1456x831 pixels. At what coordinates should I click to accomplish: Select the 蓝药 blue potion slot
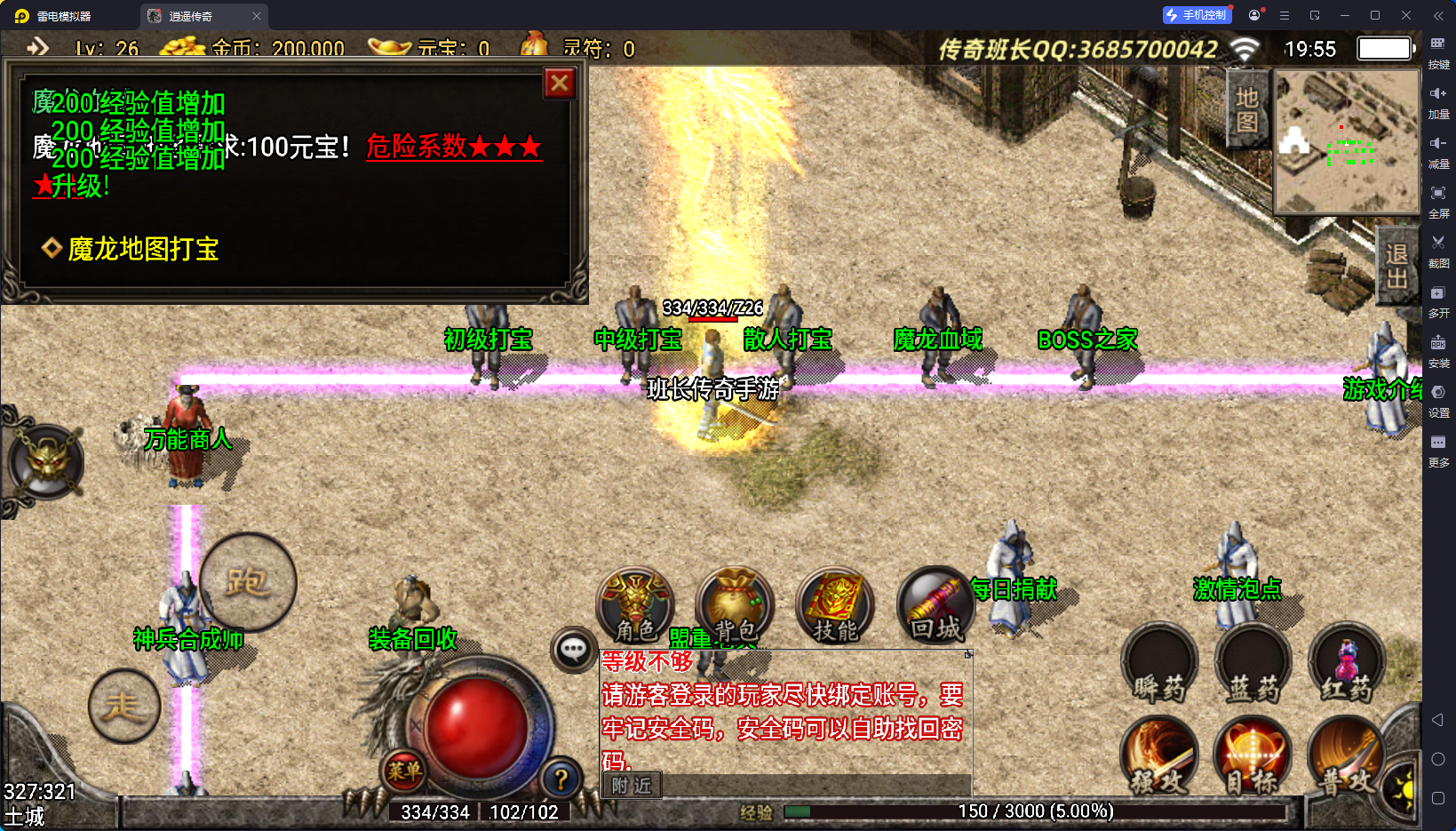1253,663
